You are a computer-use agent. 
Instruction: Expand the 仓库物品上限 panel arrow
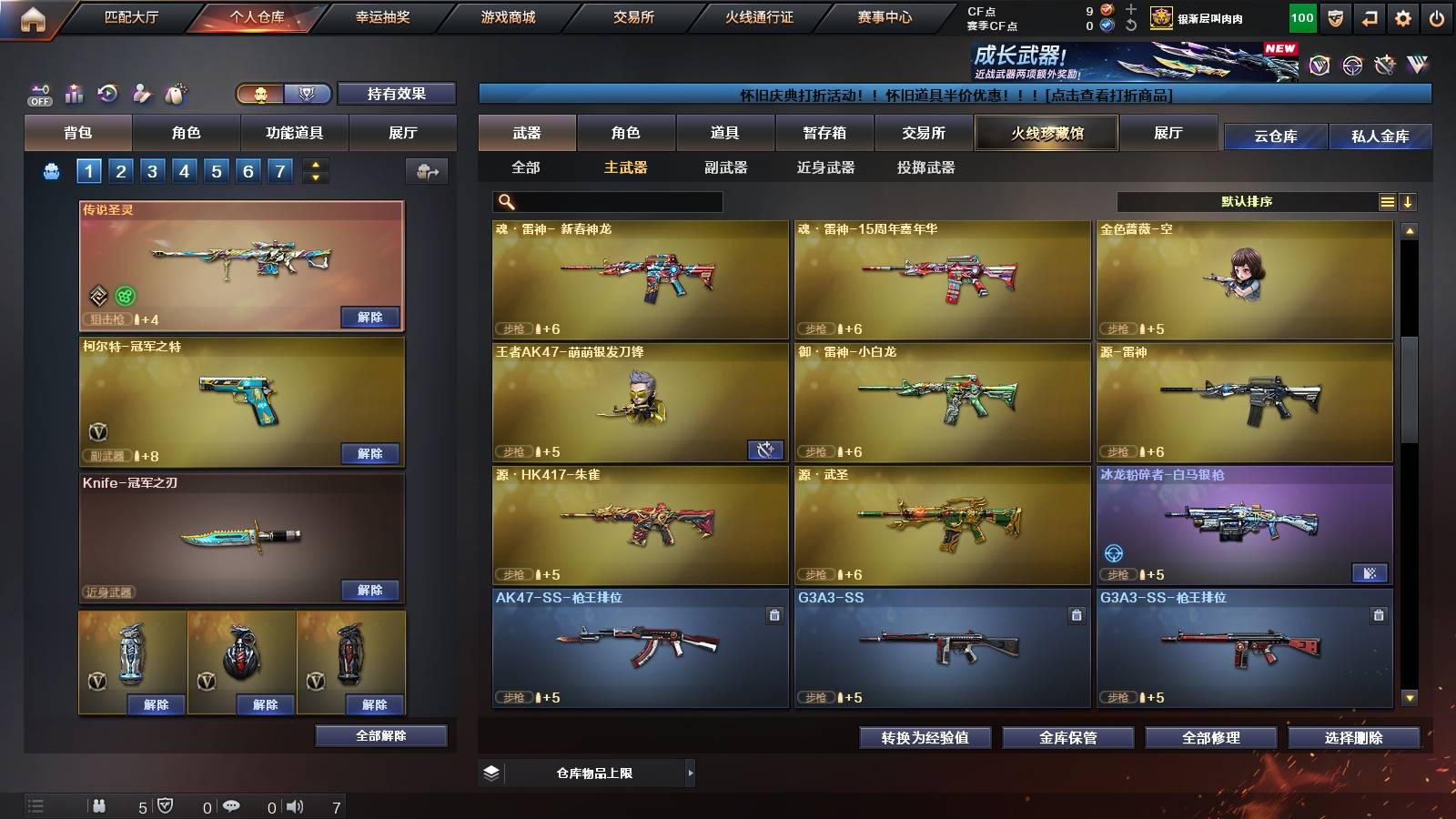coord(692,772)
